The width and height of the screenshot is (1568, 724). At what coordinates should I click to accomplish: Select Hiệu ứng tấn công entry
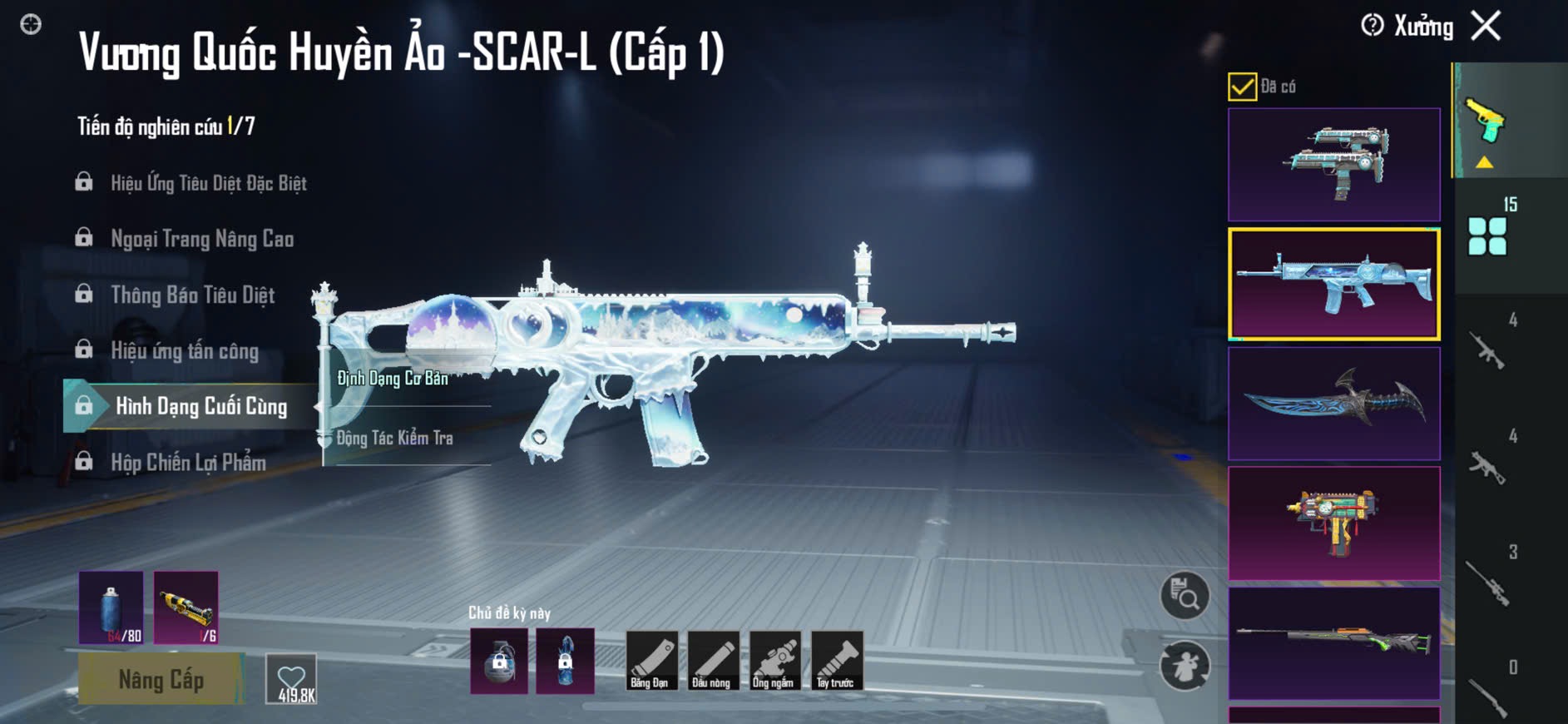[x=185, y=351]
